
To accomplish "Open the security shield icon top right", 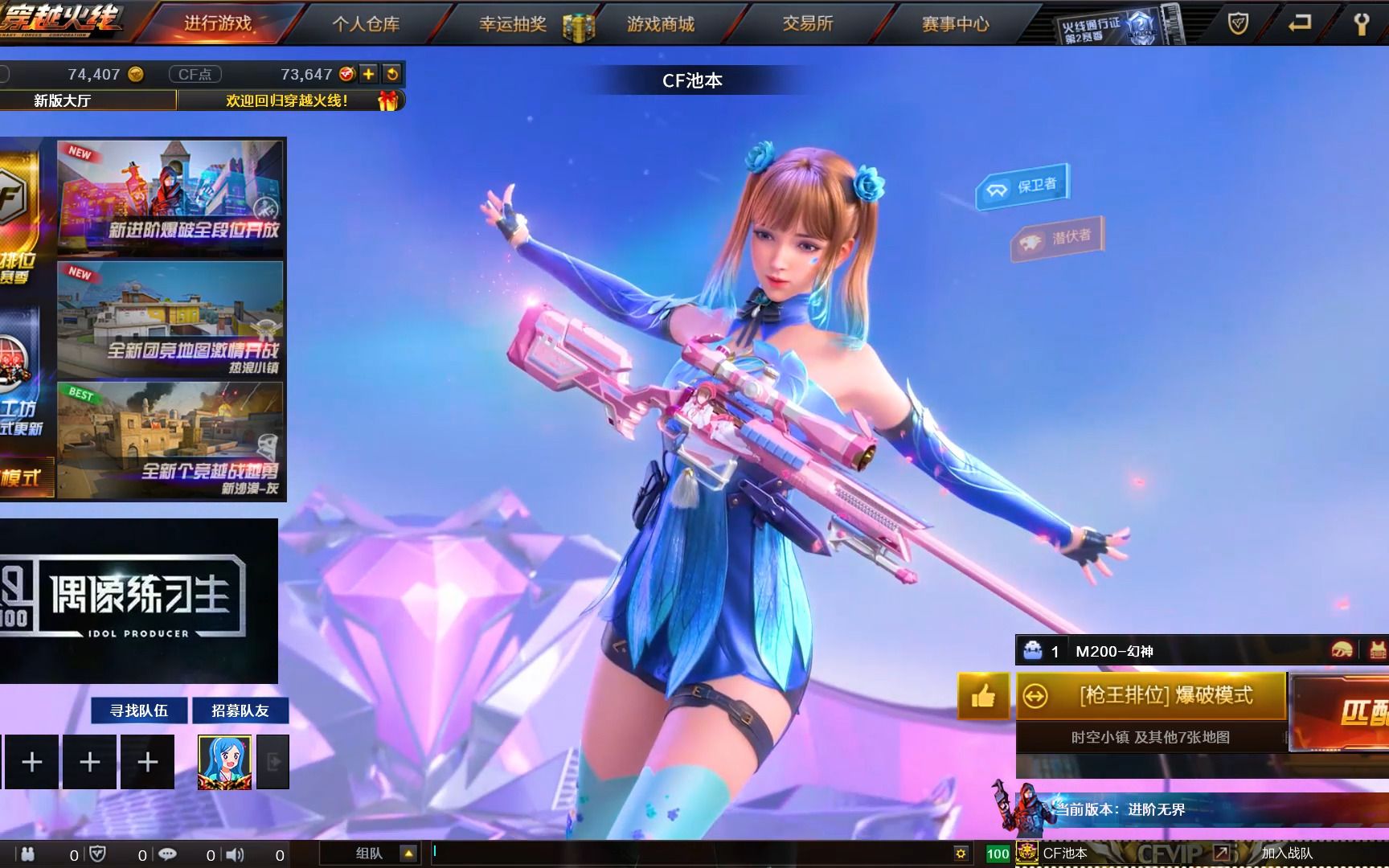I will [x=1237, y=24].
